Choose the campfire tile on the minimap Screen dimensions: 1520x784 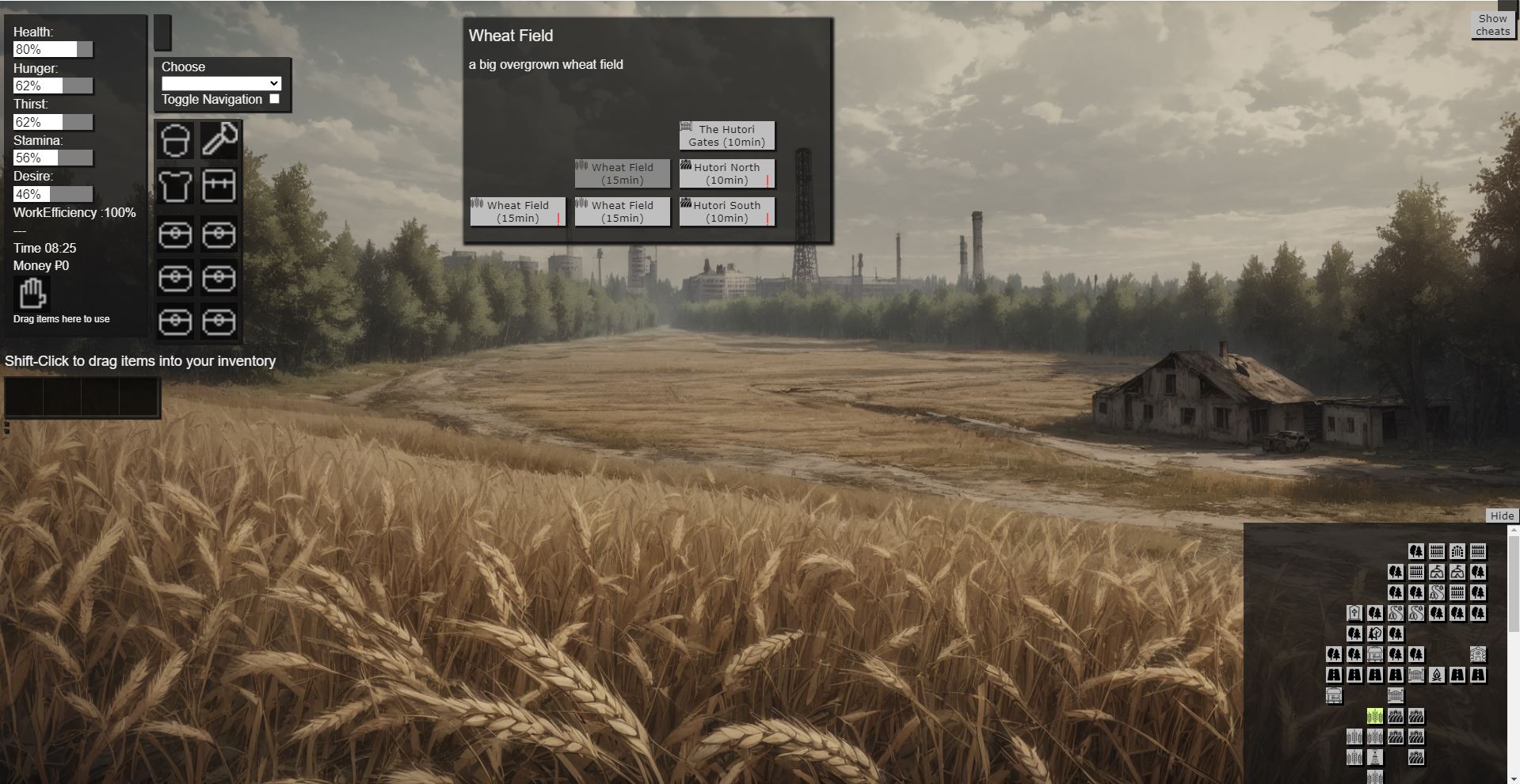[1437, 676]
